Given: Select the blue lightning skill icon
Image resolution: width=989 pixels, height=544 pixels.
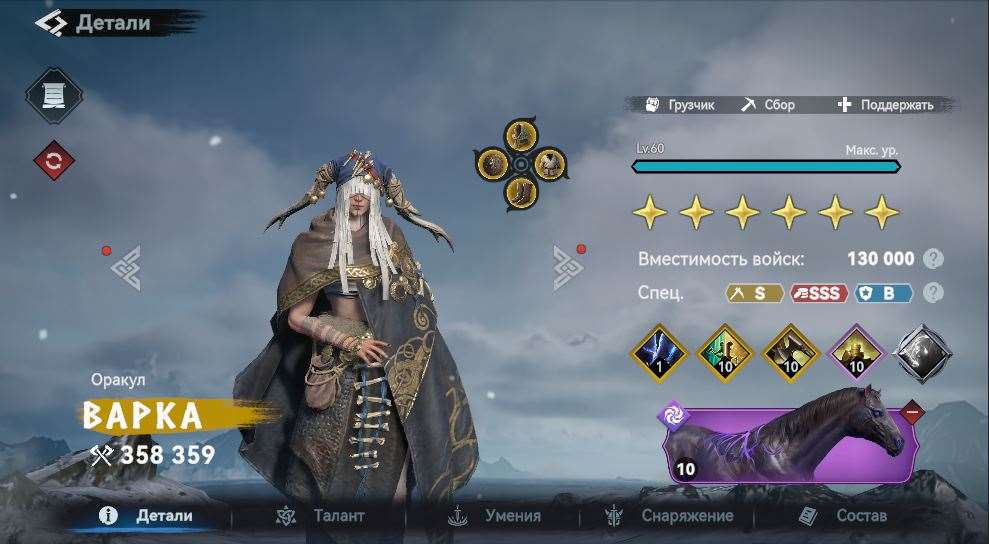Looking at the screenshot, I should 657,353.
